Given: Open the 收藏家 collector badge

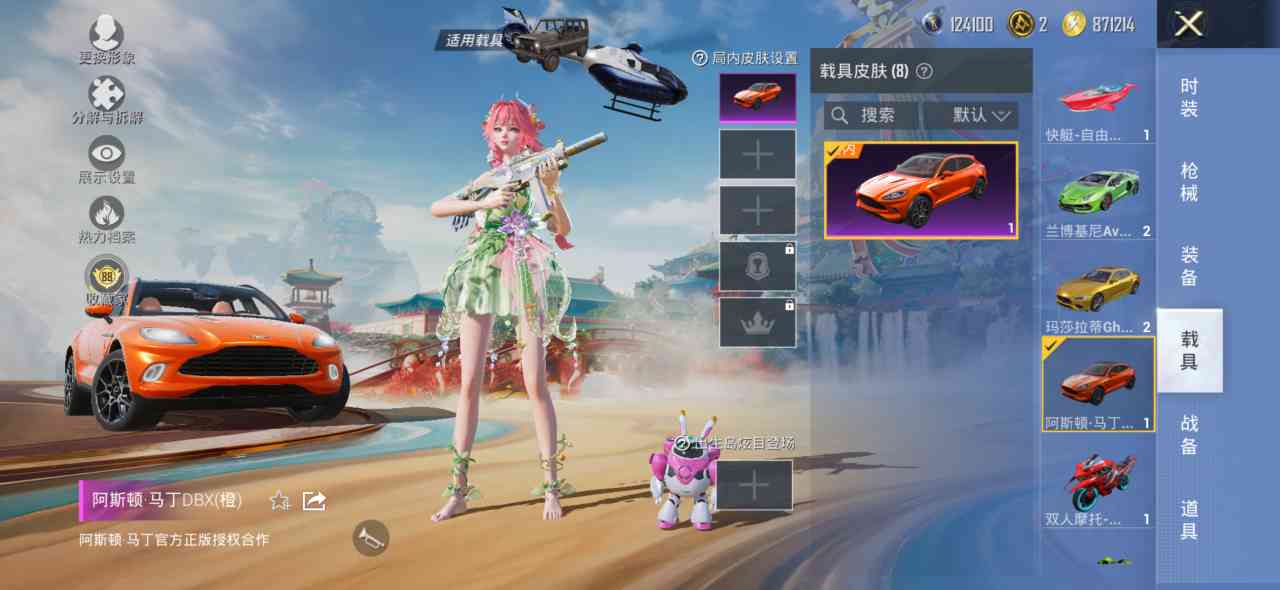Looking at the screenshot, I should tap(105, 280).
